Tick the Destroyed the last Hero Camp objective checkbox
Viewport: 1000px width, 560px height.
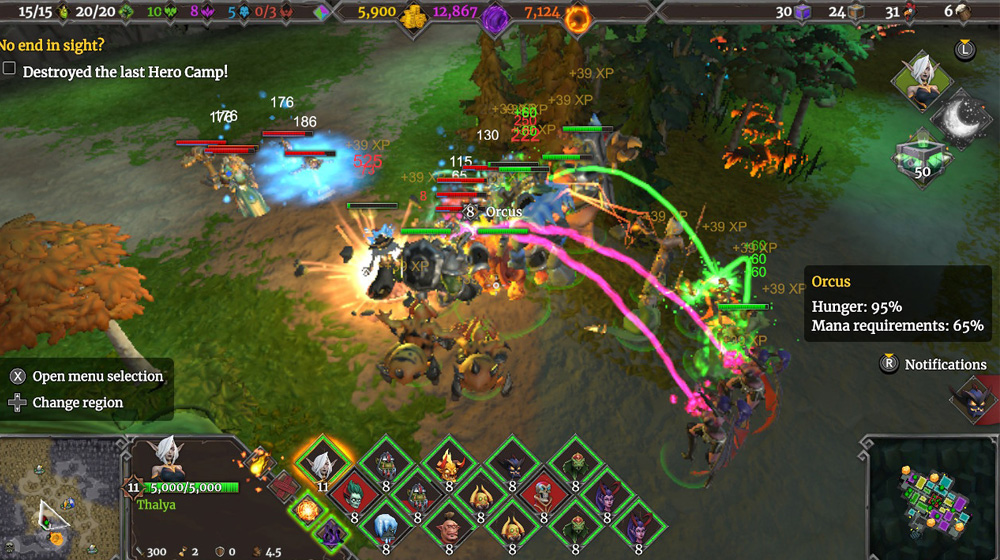[x=10, y=70]
